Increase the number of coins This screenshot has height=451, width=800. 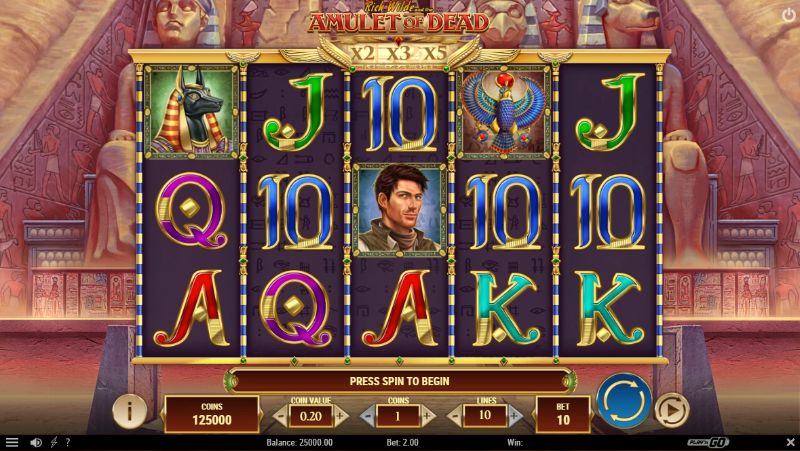point(428,414)
